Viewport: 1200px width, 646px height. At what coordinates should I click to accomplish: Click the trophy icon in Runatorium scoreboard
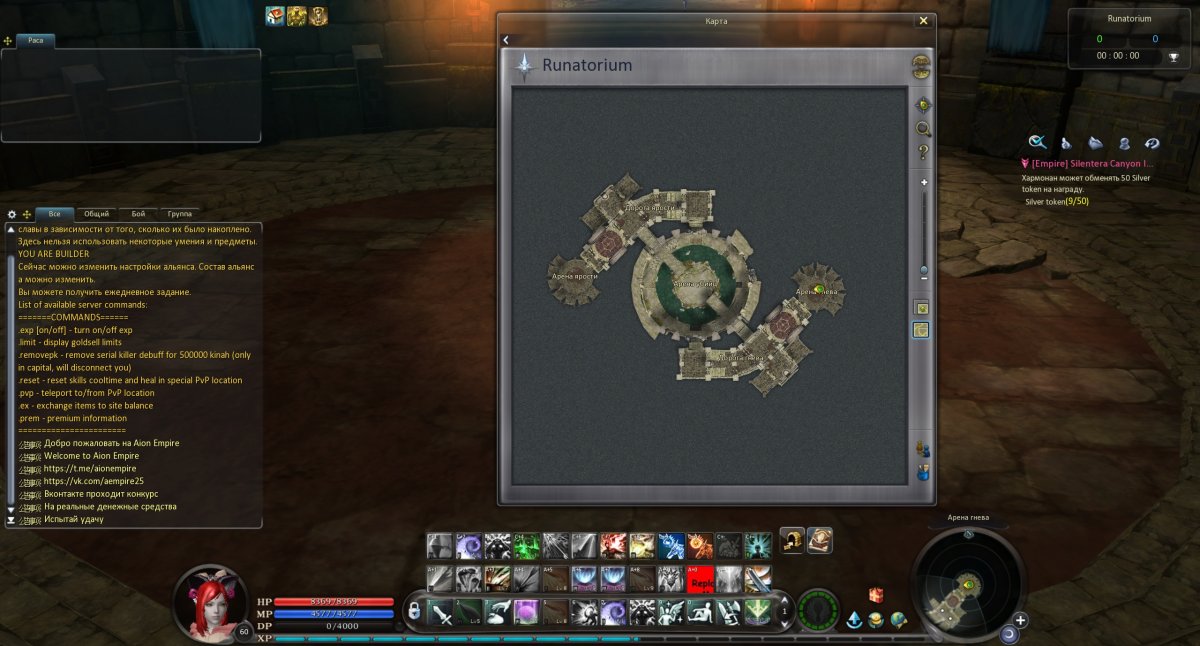pyautogui.click(x=1174, y=56)
